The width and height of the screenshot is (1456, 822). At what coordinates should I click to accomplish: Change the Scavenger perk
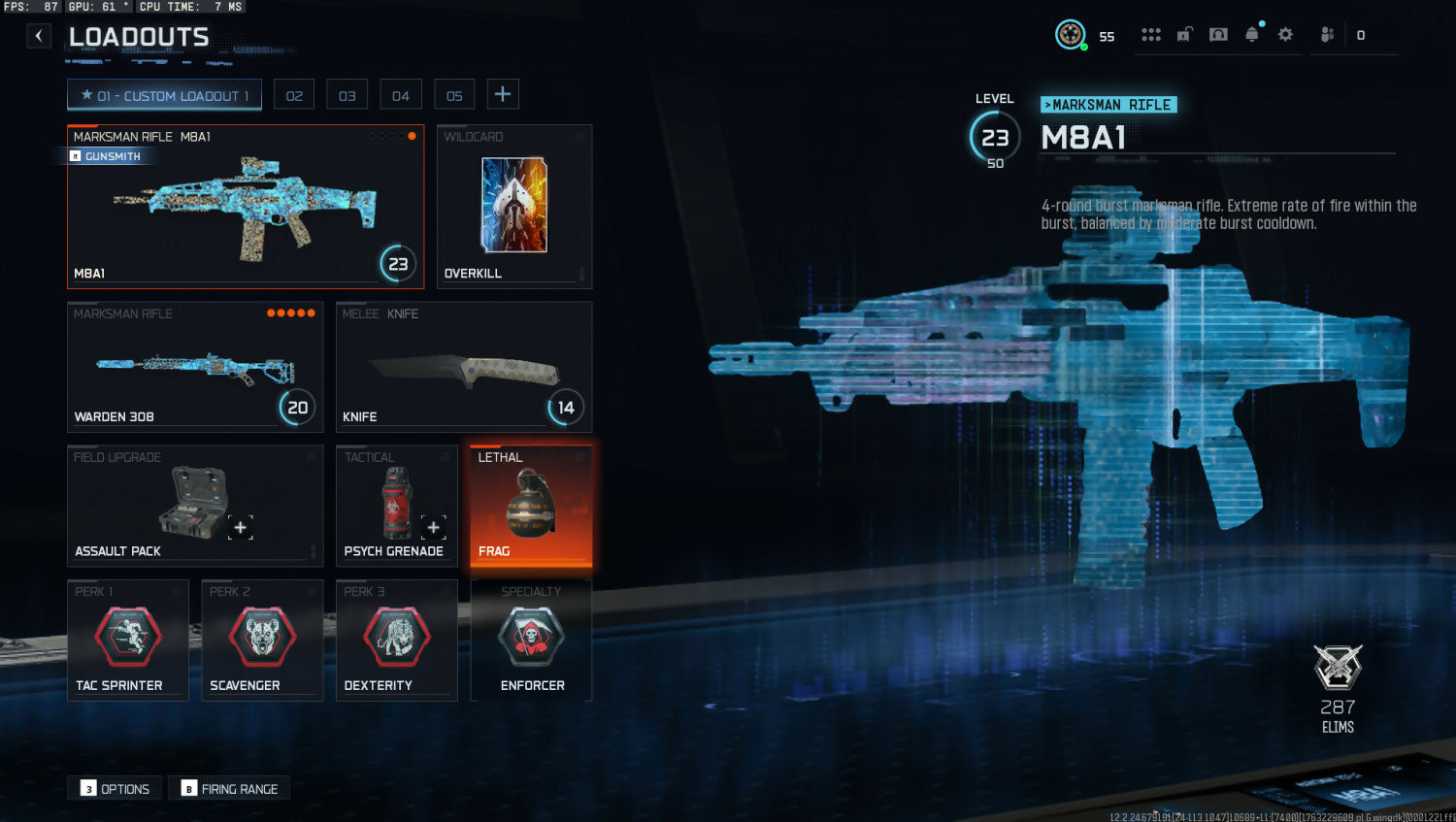coord(262,640)
